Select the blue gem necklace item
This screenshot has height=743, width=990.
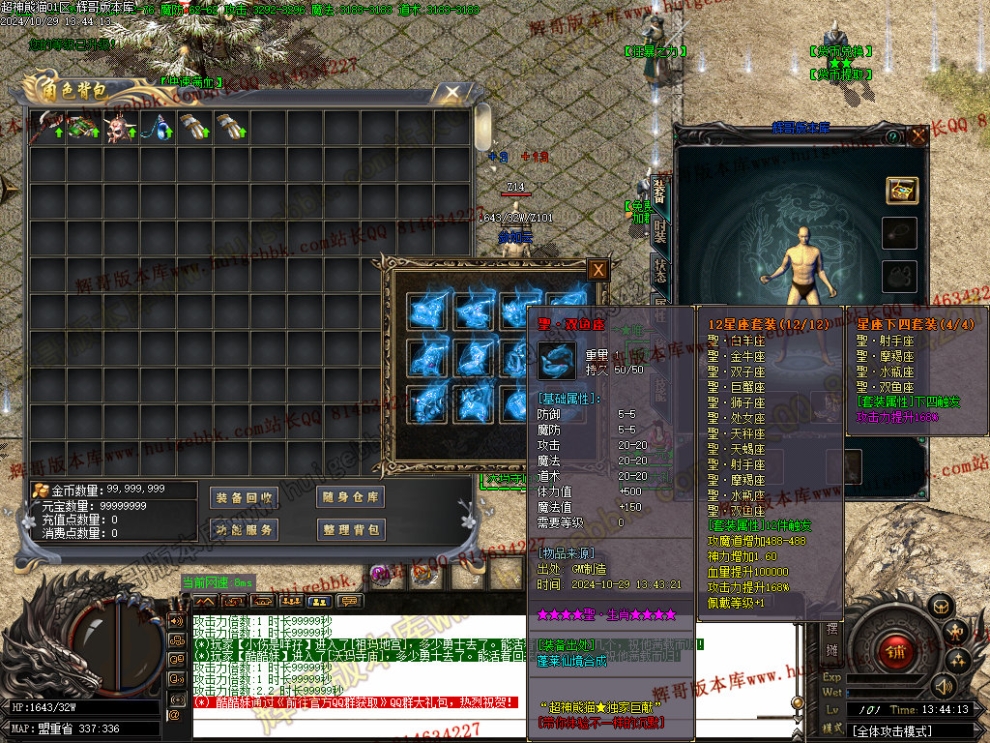pyautogui.click(x=158, y=127)
